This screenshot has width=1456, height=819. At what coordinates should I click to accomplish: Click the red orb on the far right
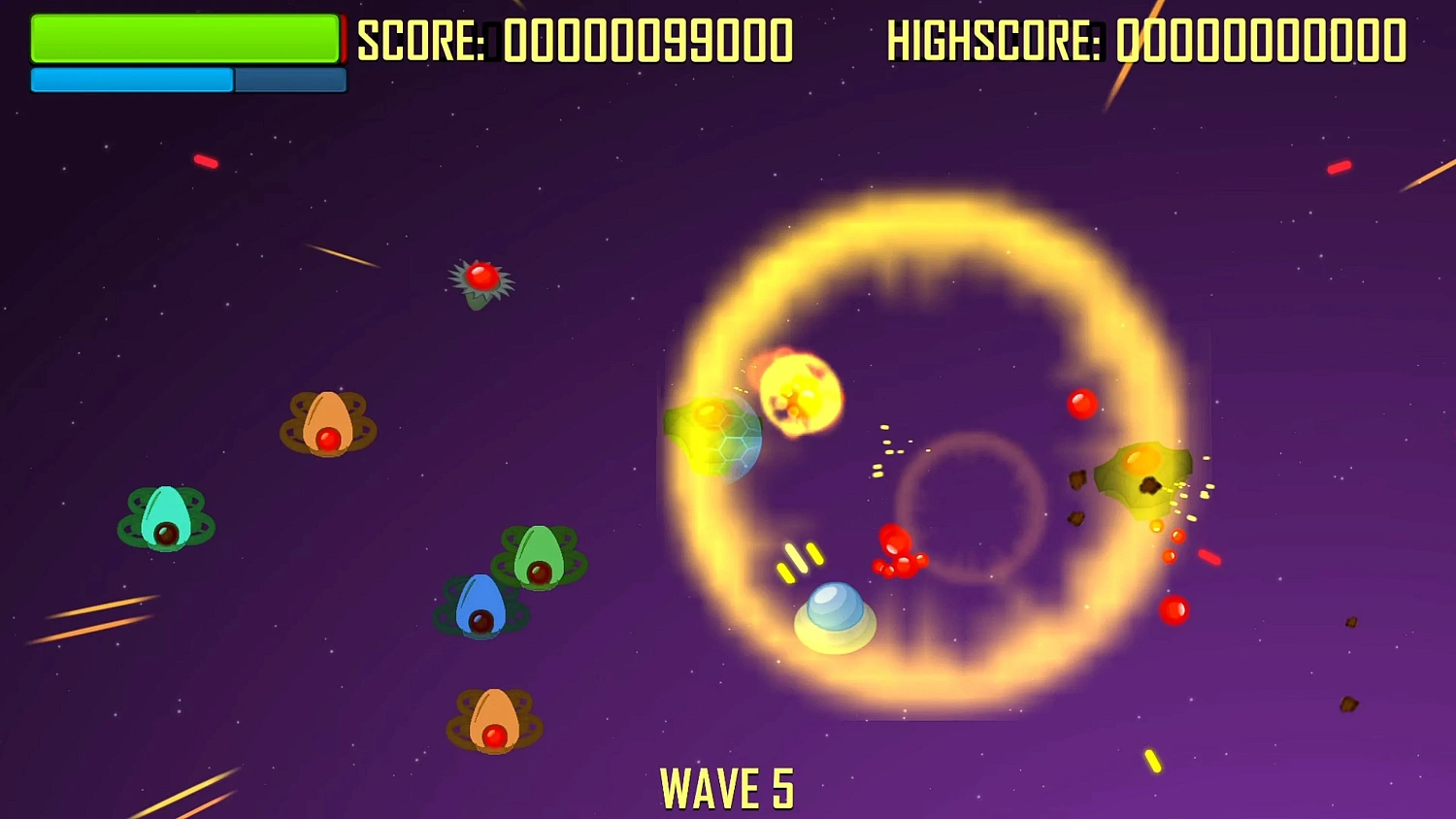(x=1175, y=609)
